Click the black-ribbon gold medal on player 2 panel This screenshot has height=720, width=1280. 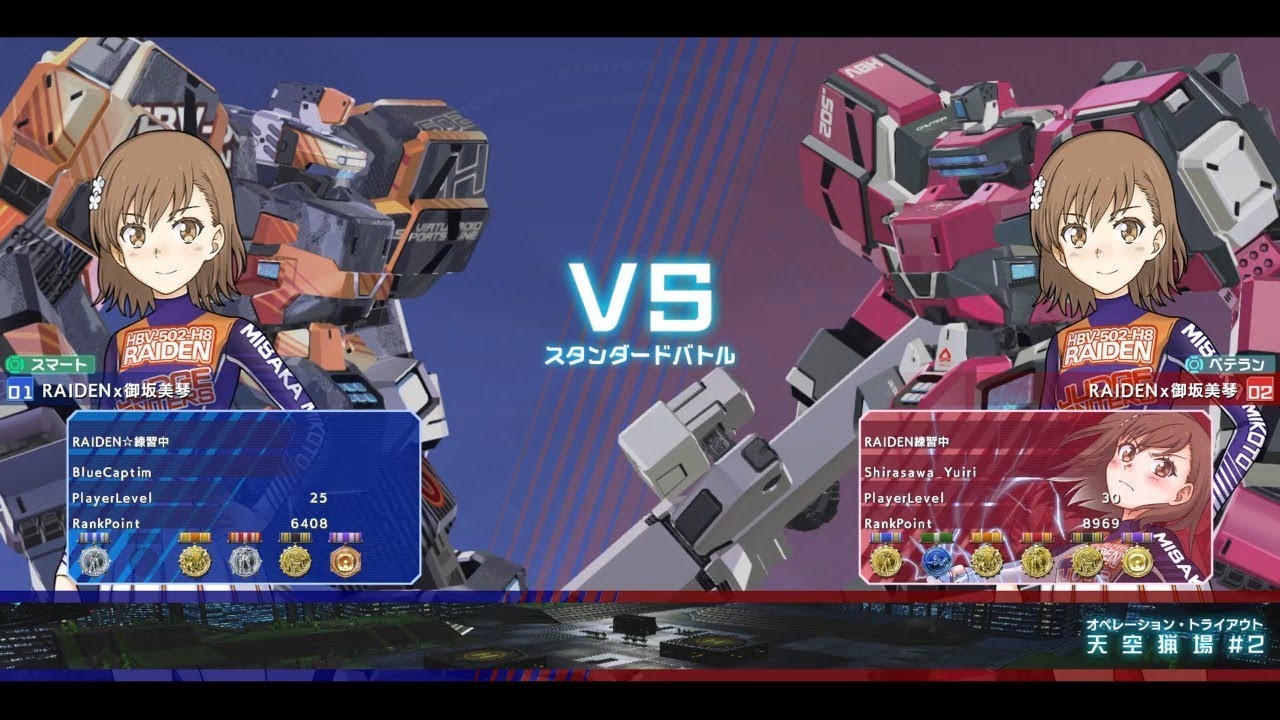click(x=1087, y=561)
